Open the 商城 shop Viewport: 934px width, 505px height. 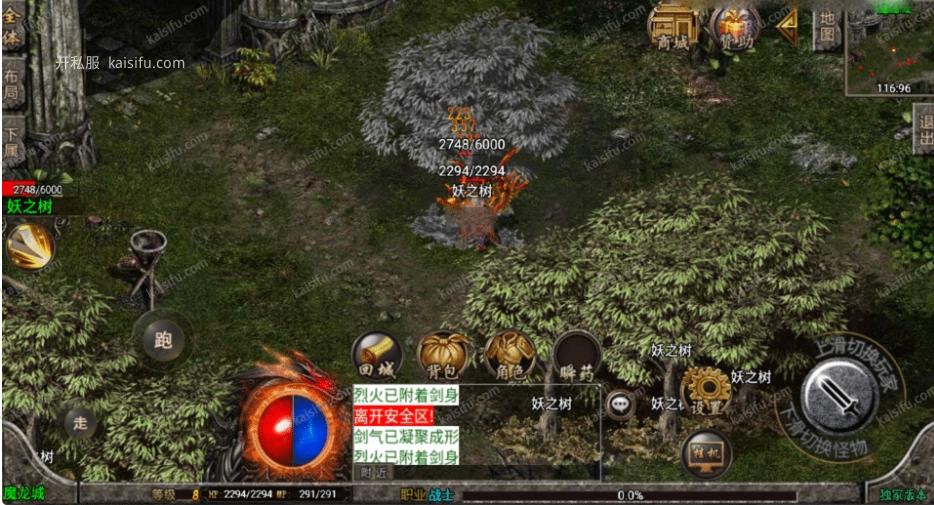[672, 25]
